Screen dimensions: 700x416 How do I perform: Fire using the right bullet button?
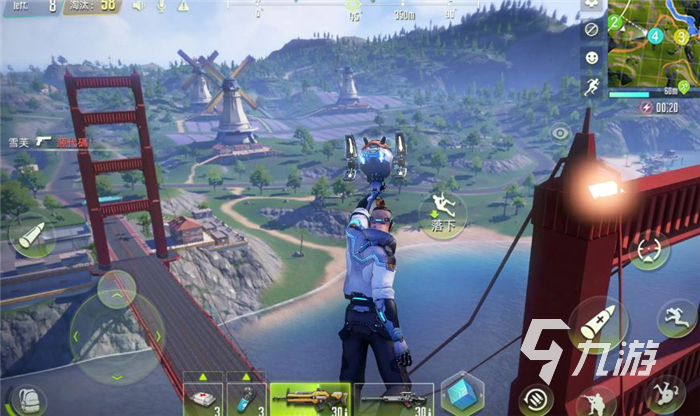click(x=598, y=323)
